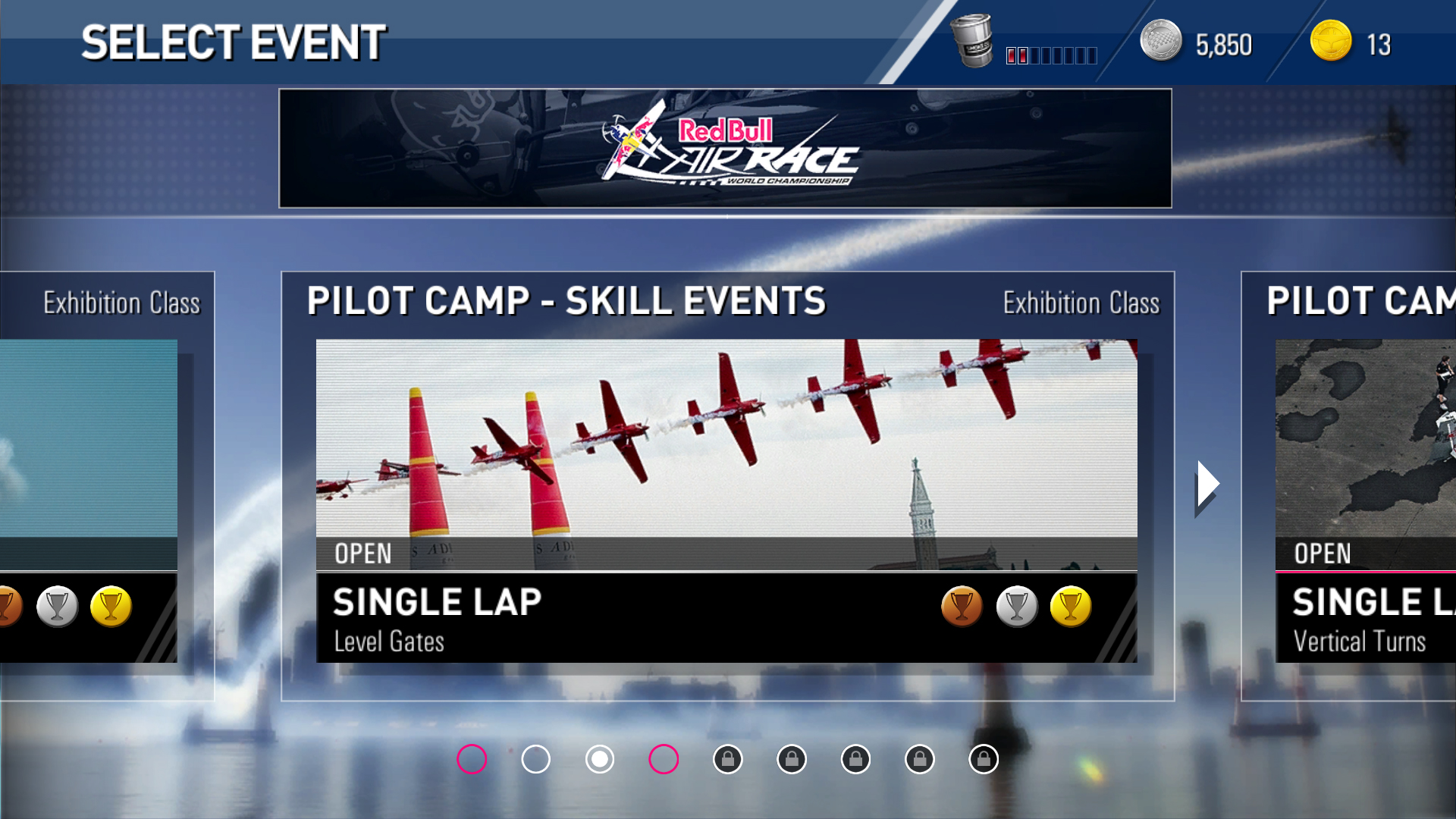This screenshot has height=819, width=1456.
Task: Jump to the first pink page dot
Action: point(472,759)
